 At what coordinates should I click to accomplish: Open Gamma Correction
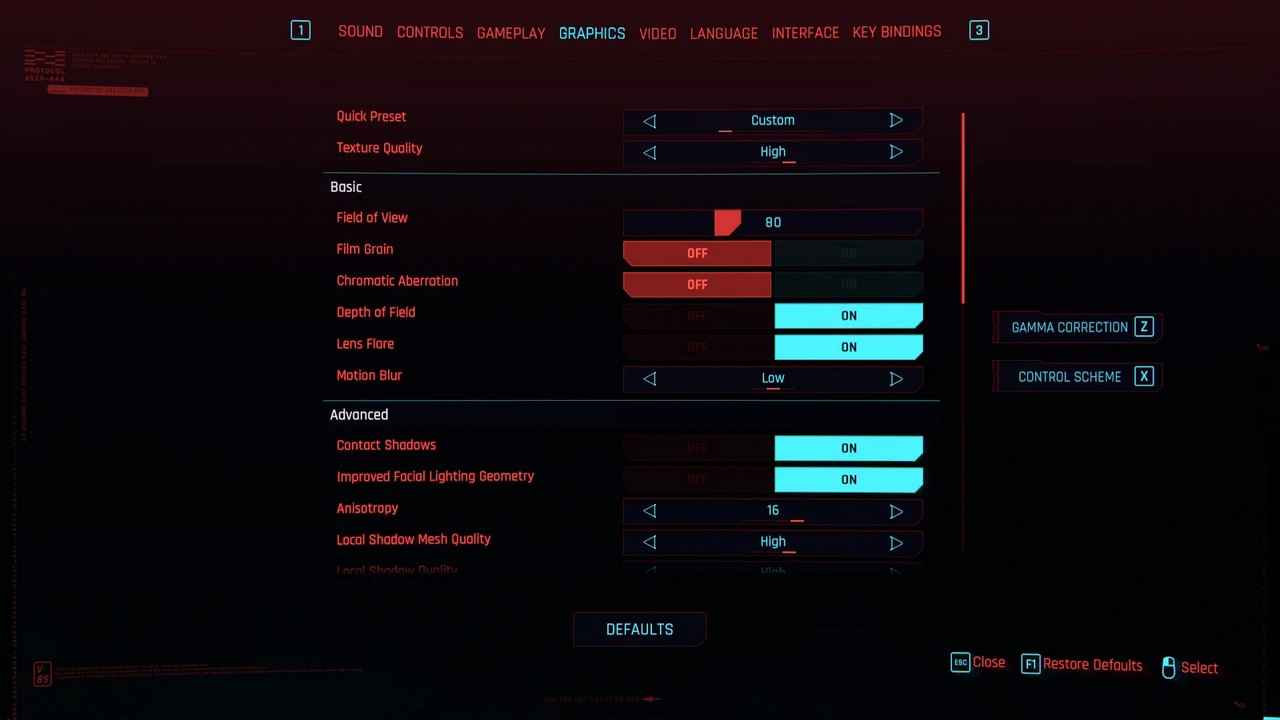[x=1078, y=327]
